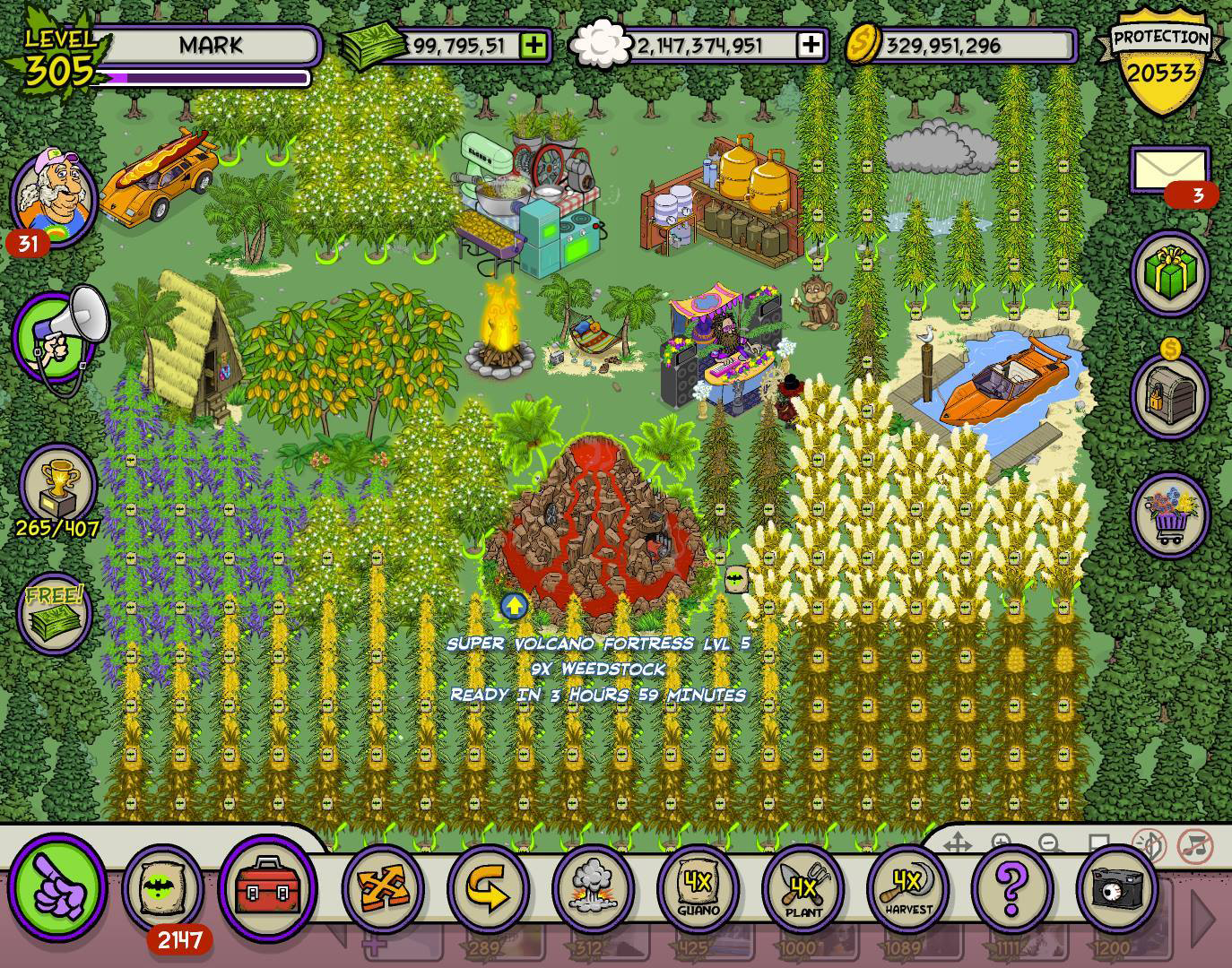Open the mail envelope inbox
1232x968 pixels.
tap(1168, 169)
